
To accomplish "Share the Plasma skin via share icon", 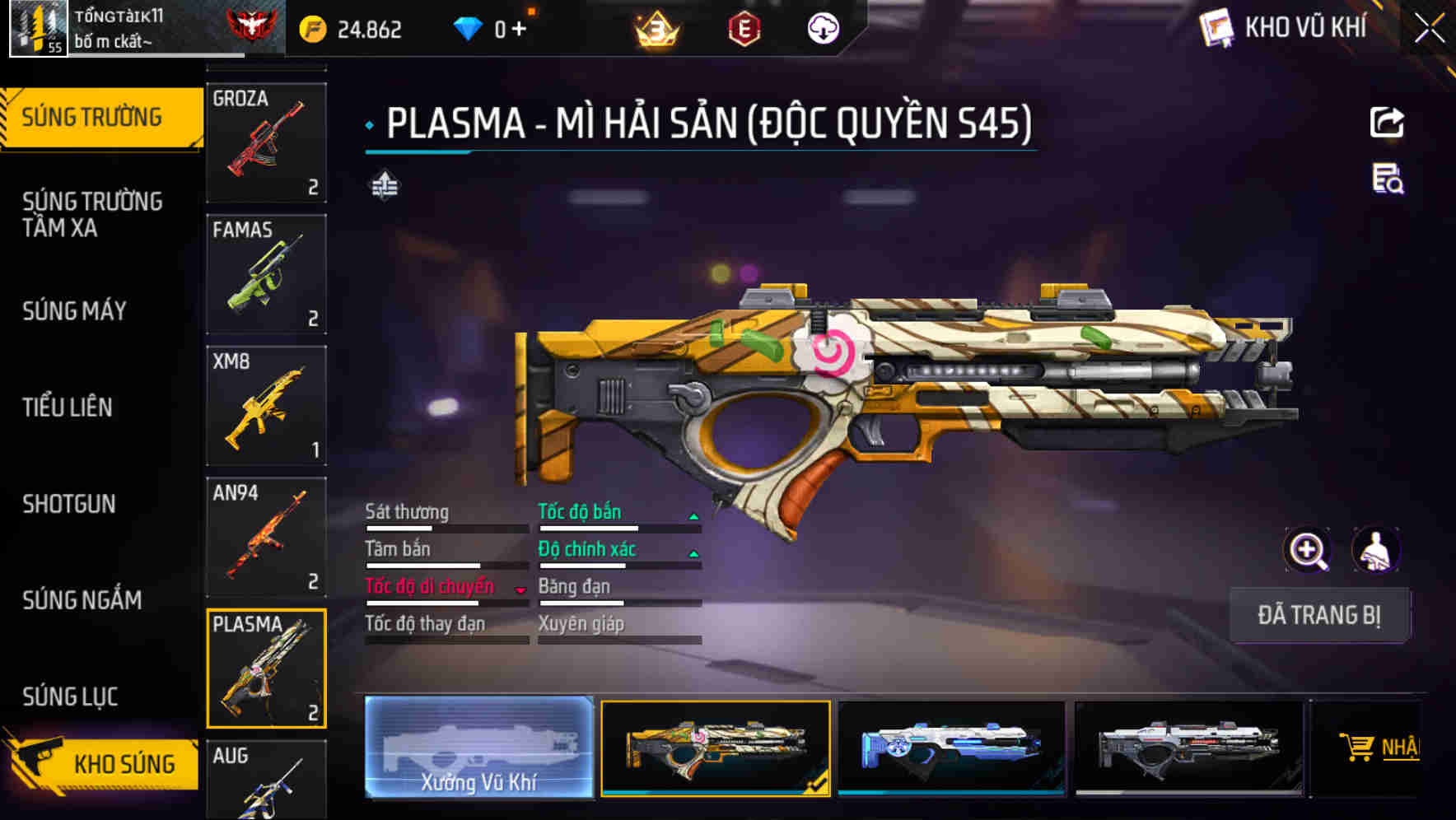I will pos(1388,122).
